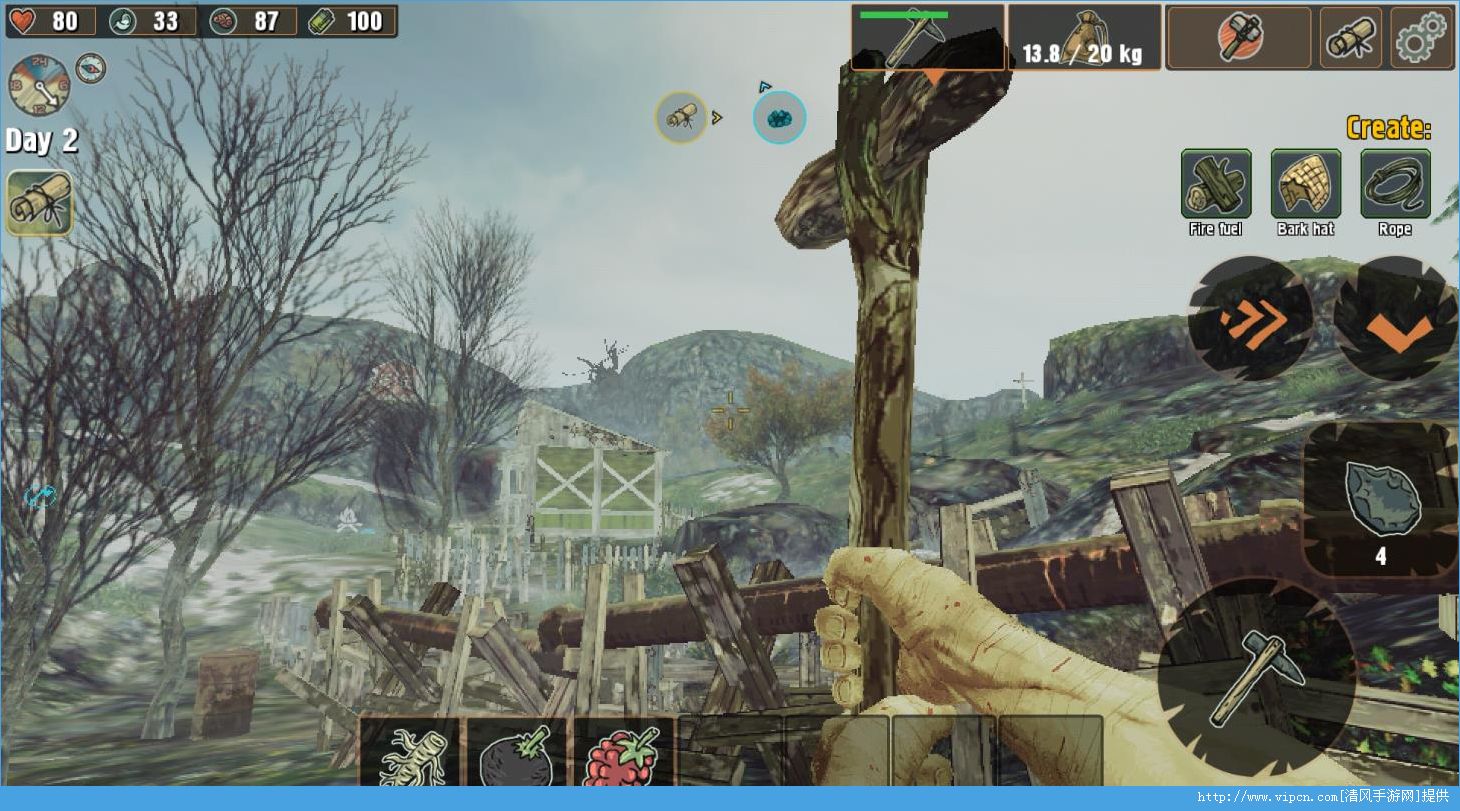Screen dimensions: 1460x811
Task: Select the root item in the hotbar
Action: tap(410, 753)
